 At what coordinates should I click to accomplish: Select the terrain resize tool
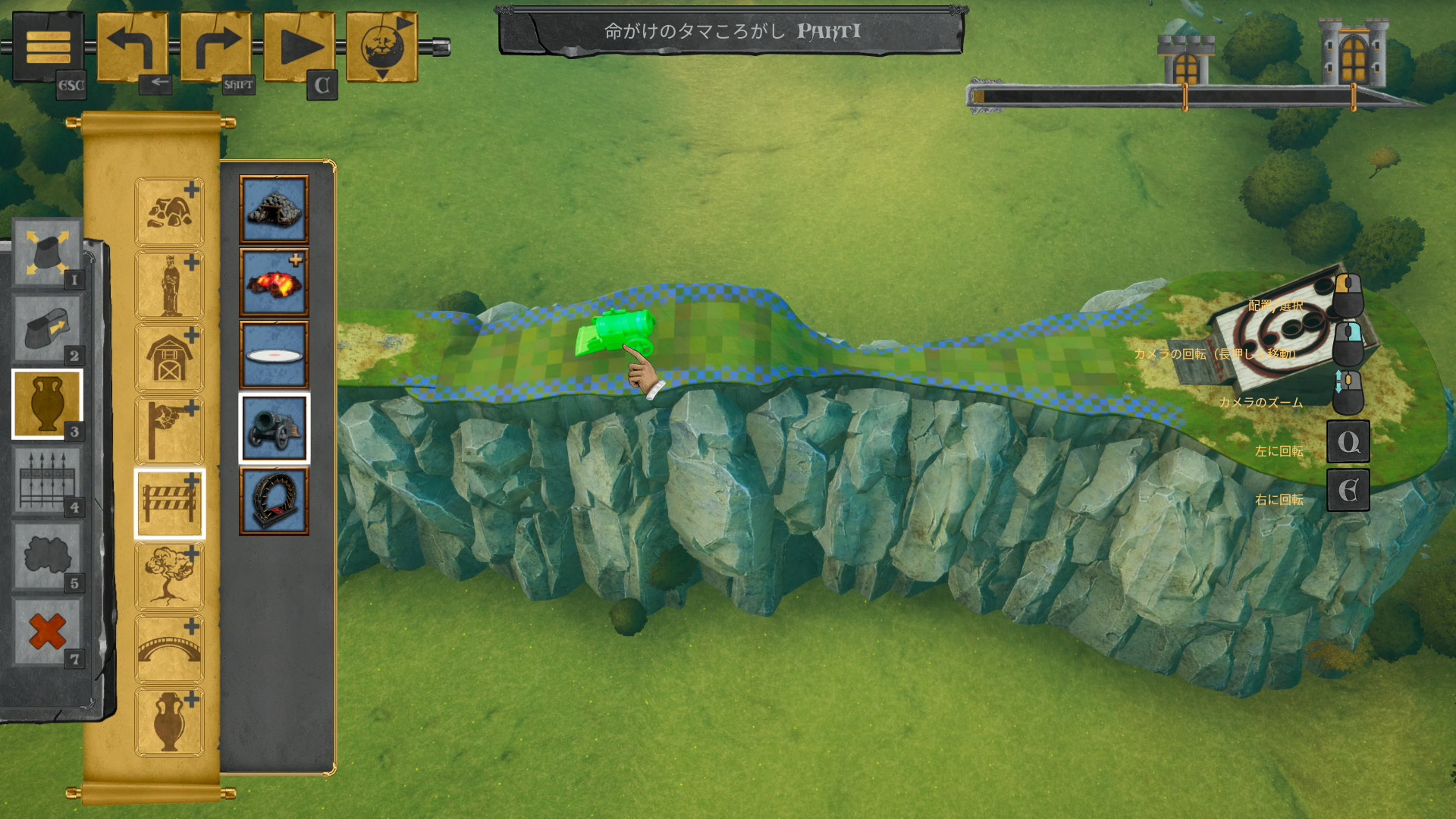coord(47,253)
